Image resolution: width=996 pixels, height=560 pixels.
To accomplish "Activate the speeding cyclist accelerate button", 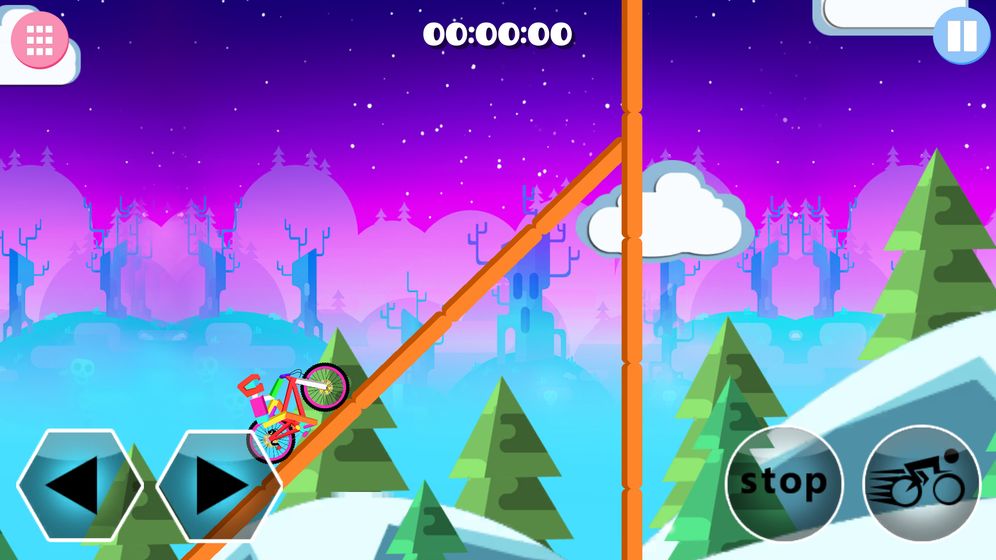I will [921, 484].
